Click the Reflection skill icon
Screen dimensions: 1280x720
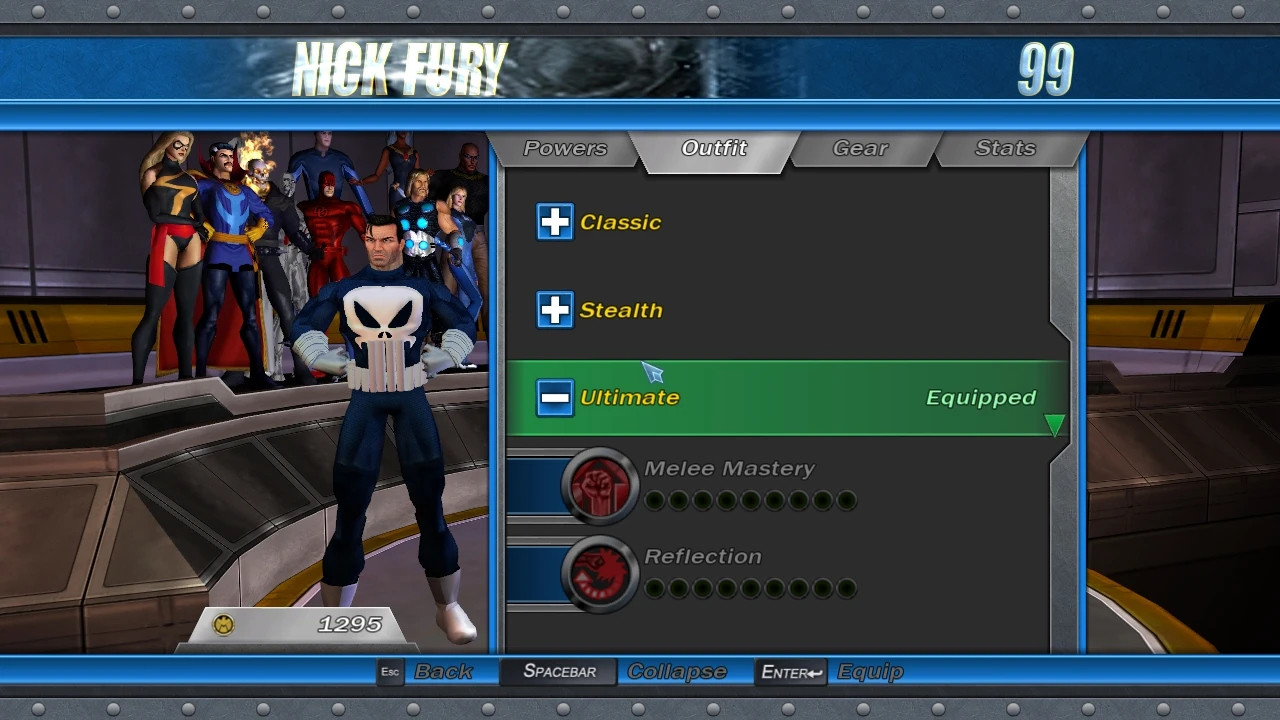pos(600,573)
